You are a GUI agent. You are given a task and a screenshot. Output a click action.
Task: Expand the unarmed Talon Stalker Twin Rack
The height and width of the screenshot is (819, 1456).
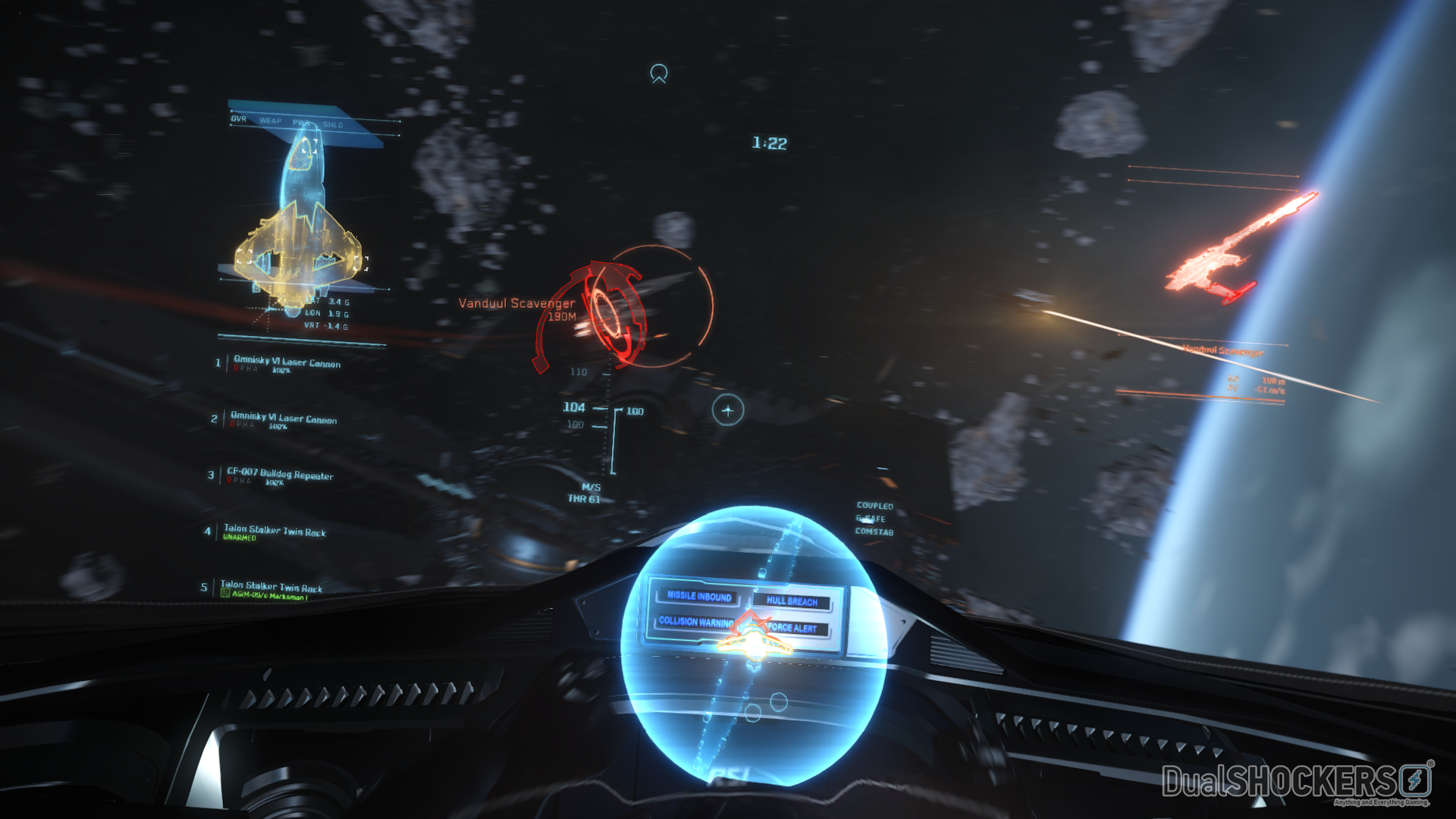(275, 532)
